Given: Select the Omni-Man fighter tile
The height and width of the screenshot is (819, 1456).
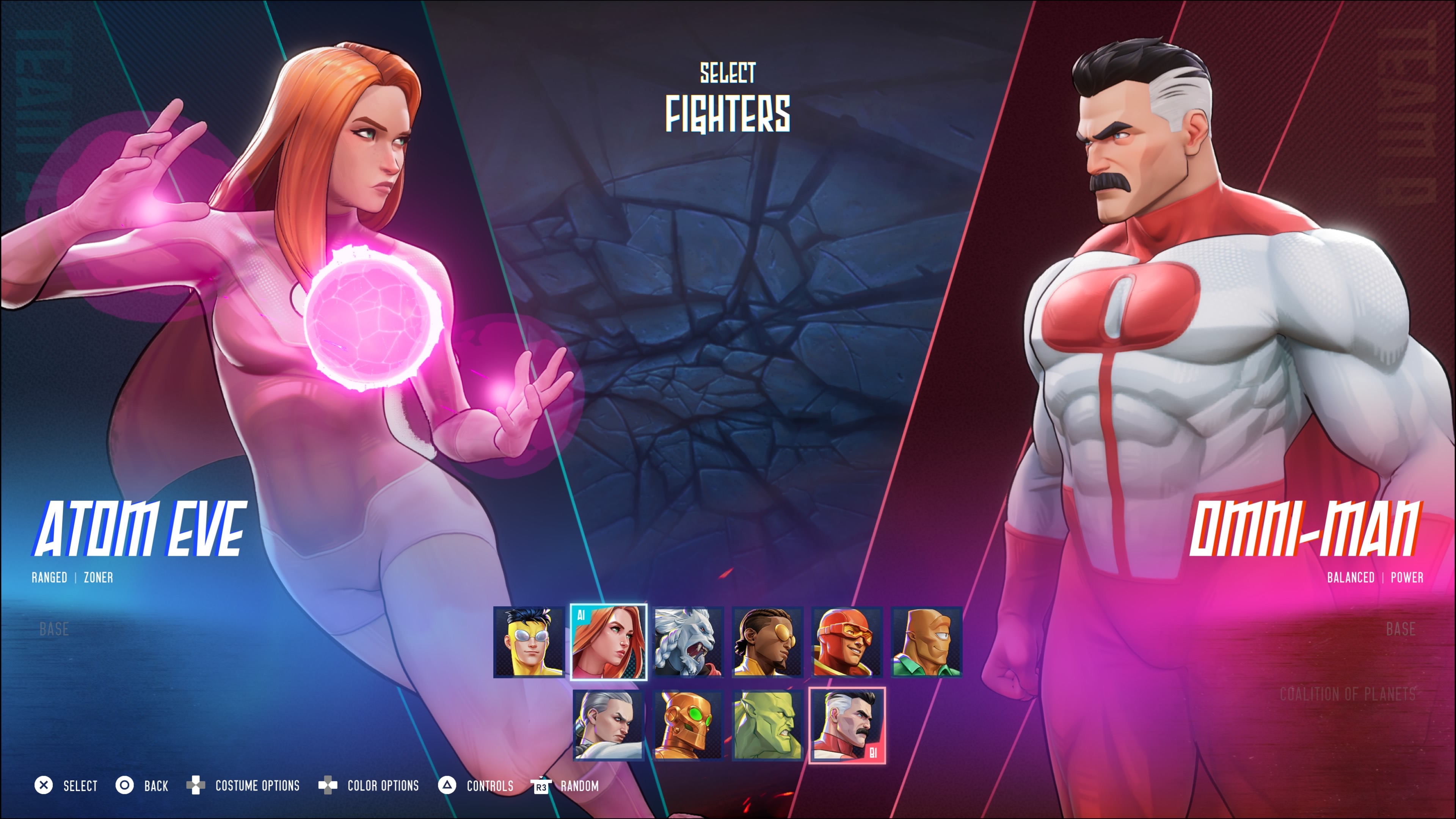Looking at the screenshot, I should 847,726.
